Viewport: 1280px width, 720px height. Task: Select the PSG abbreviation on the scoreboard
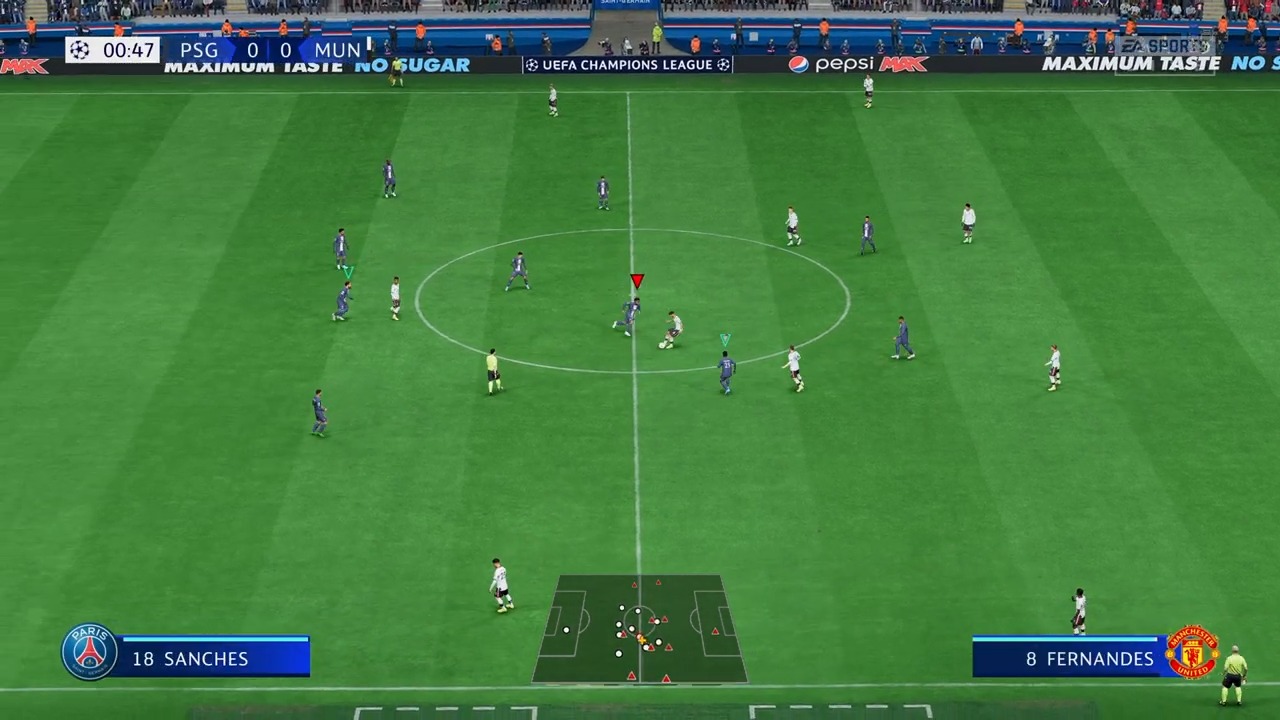(199, 50)
